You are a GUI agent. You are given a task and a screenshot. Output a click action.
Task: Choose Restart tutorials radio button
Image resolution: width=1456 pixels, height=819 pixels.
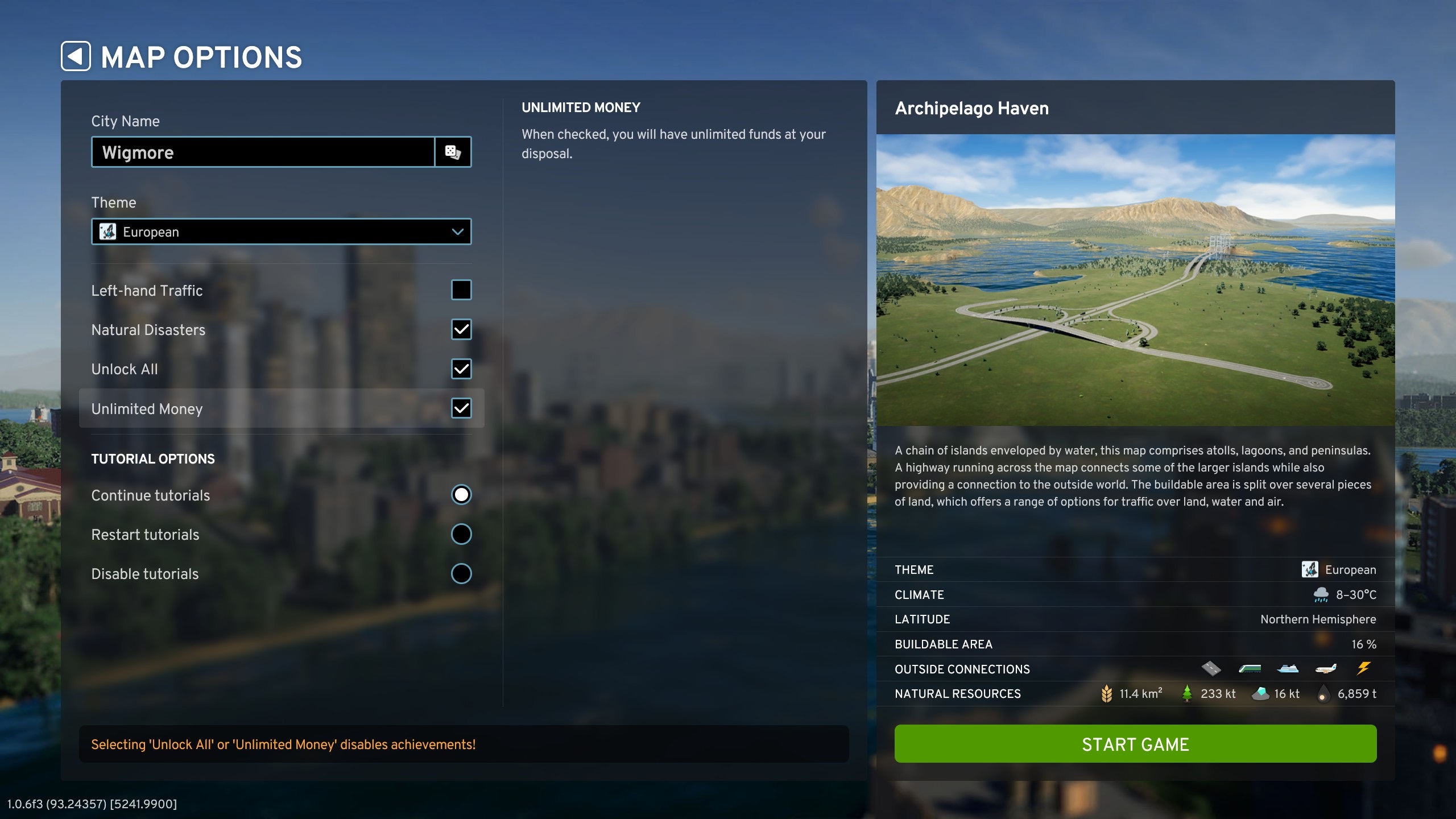461,534
